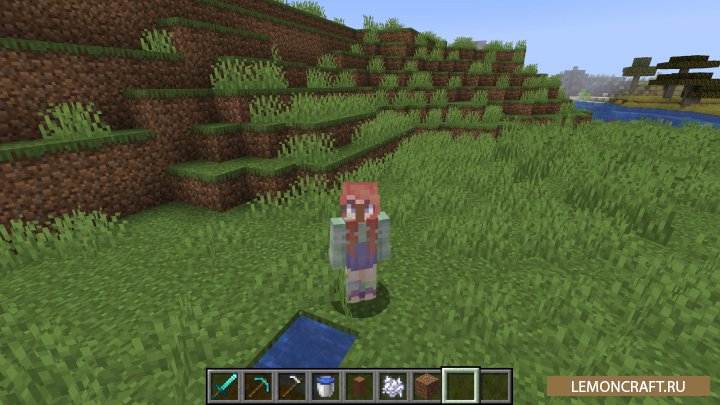720x405 pixels.
Task: Select the water bucket hotbar slot
Action: coord(327,385)
